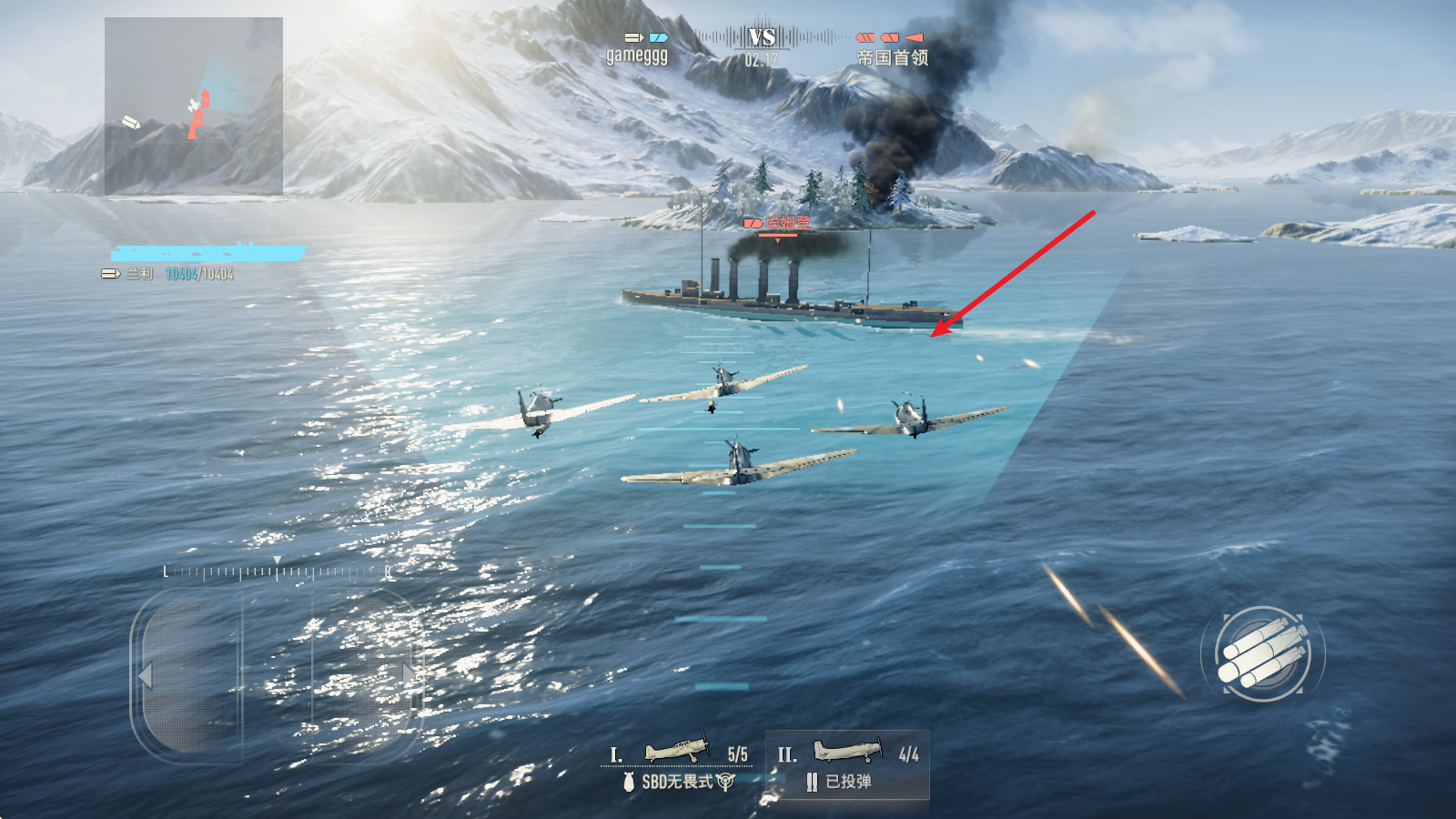
Task: Switch to squadron II marked 已投弹
Action: click(x=847, y=765)
